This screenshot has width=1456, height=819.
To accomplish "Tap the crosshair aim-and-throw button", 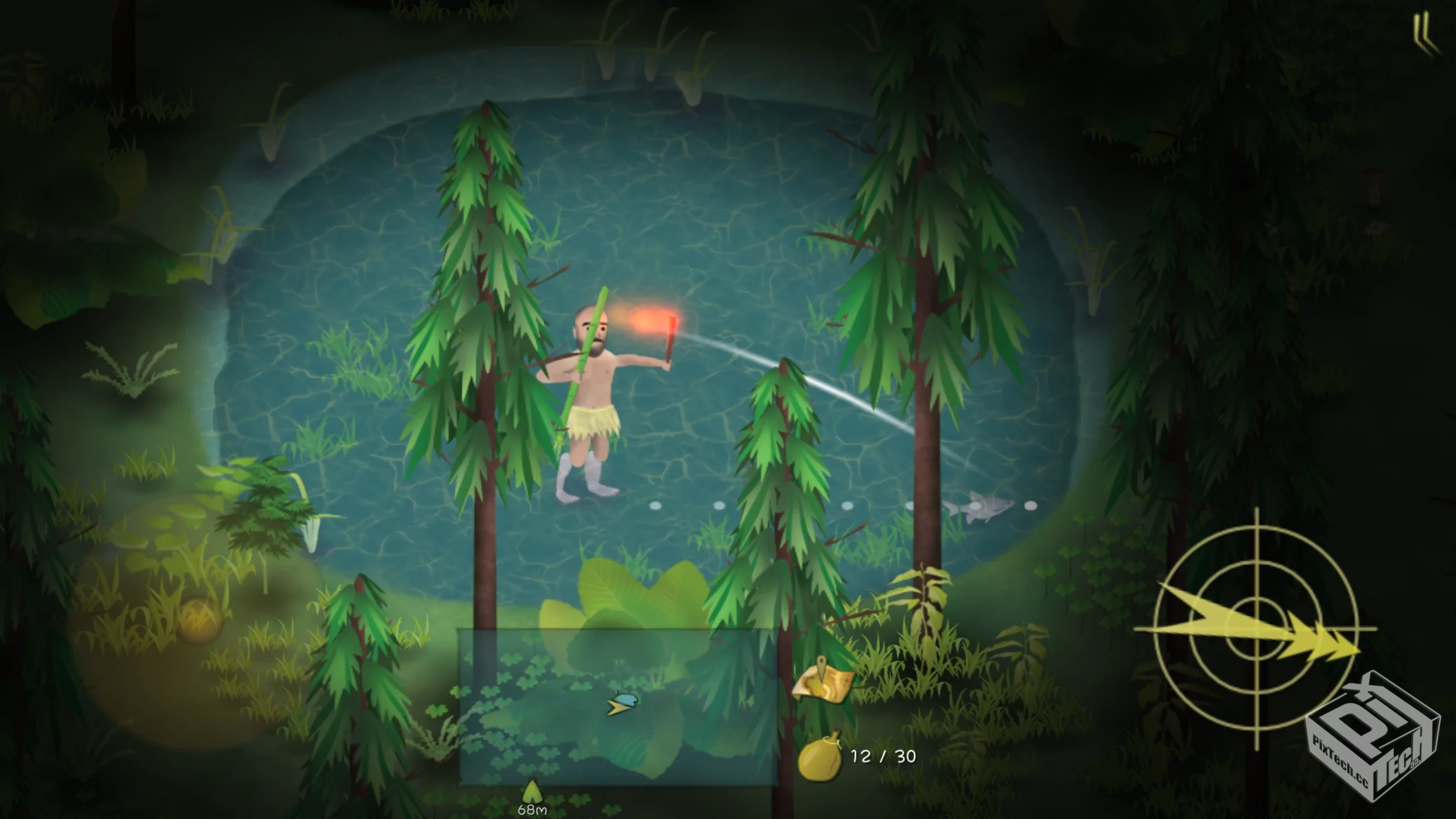I will point(1257,628).
